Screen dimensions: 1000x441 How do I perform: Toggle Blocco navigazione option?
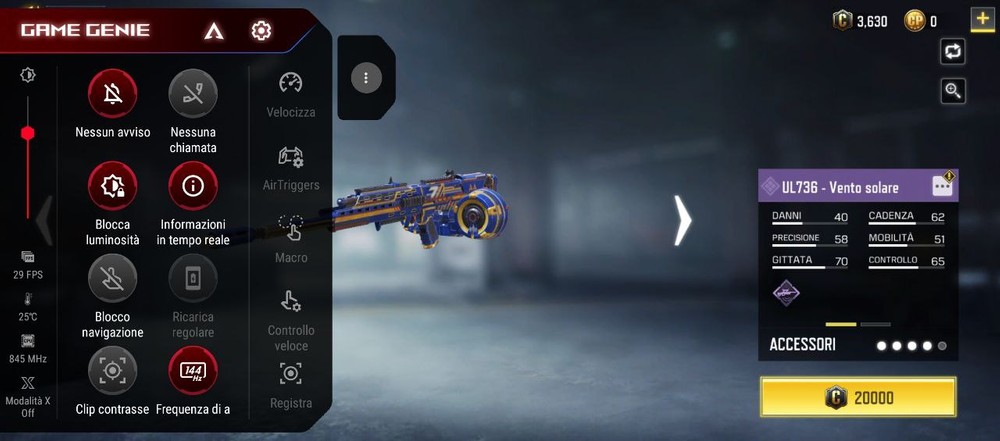tap(113, 279)
